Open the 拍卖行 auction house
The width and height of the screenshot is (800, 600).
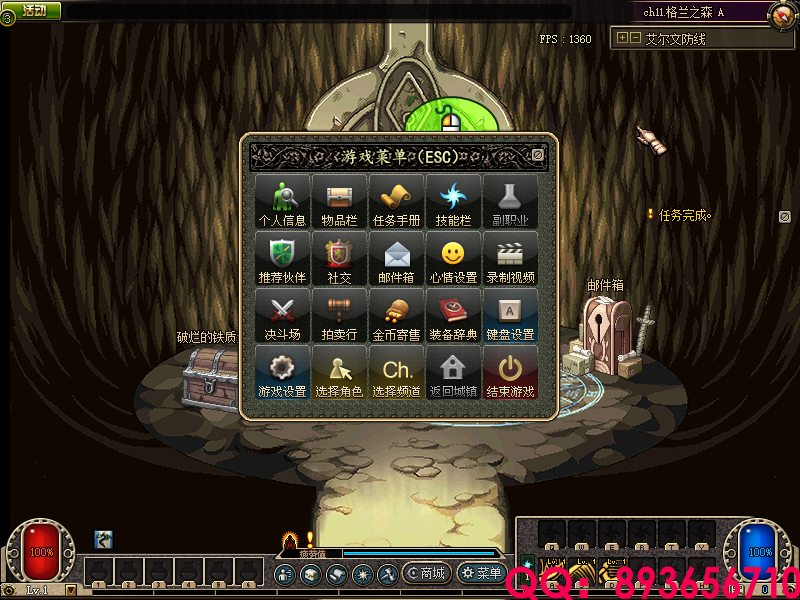[339, 315]
